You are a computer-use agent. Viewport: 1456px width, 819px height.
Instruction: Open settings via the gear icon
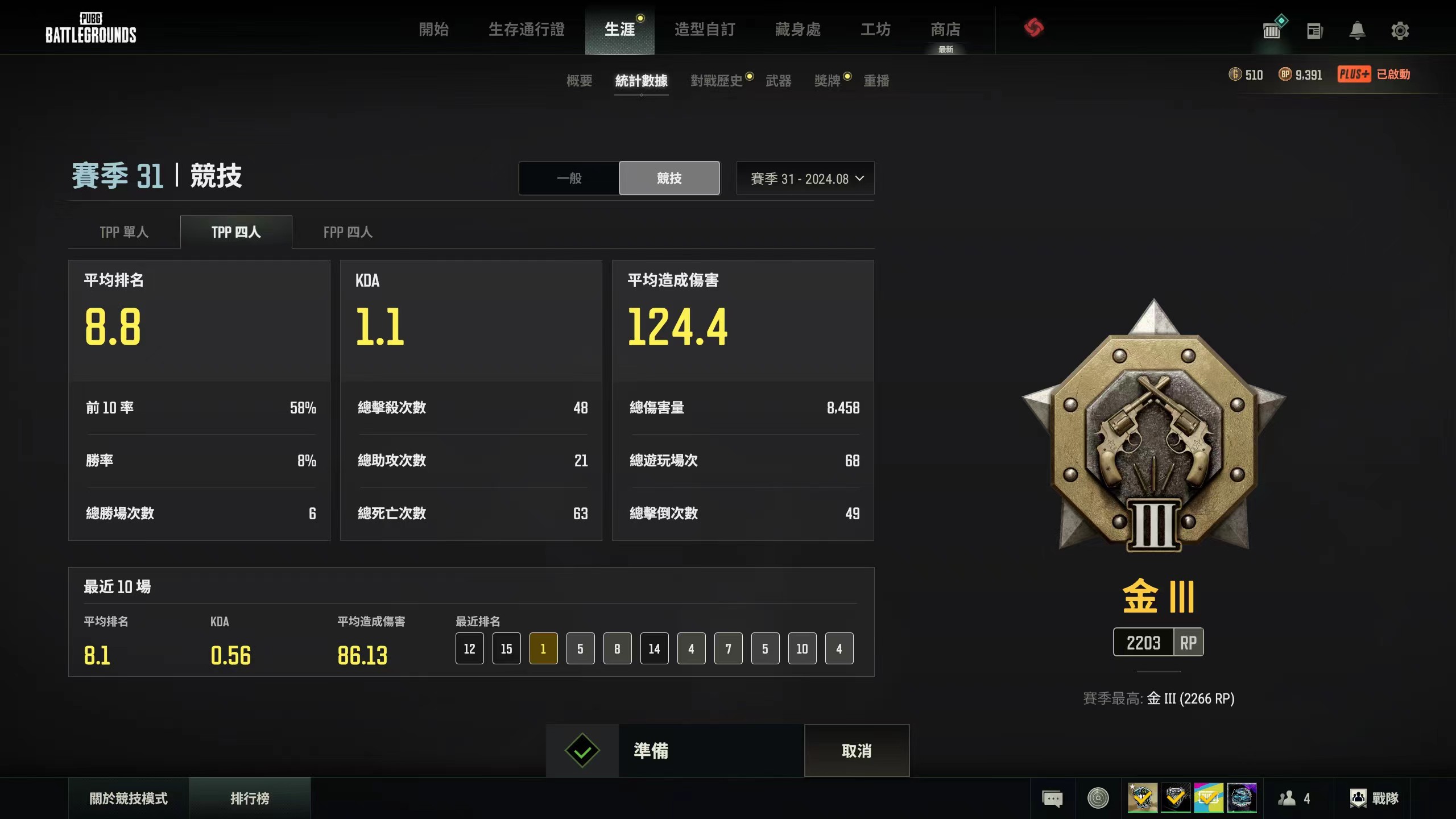click(x=1400, y=31)
